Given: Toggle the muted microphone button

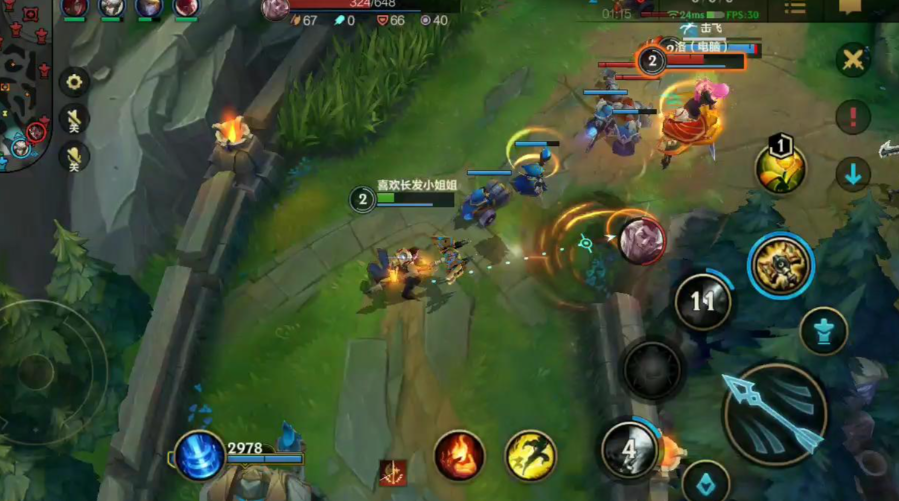Looking at the screenshot, I should (x=74, y=156).
